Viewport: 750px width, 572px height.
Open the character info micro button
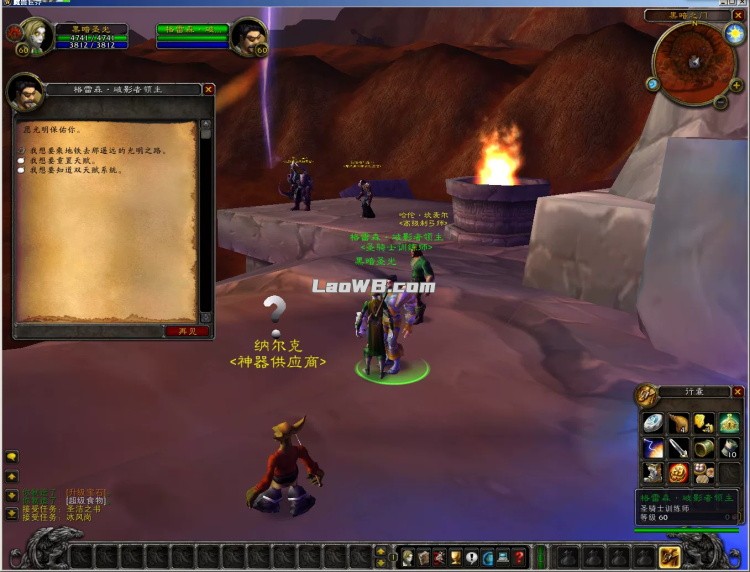coord(407,557)
